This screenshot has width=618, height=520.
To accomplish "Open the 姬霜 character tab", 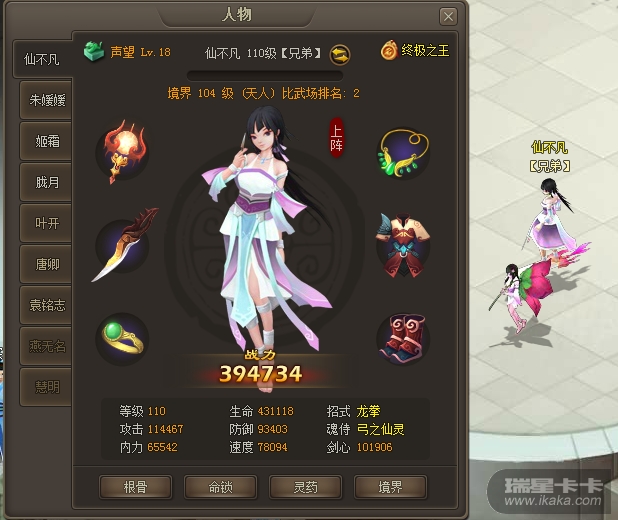I will click(46, 141).
